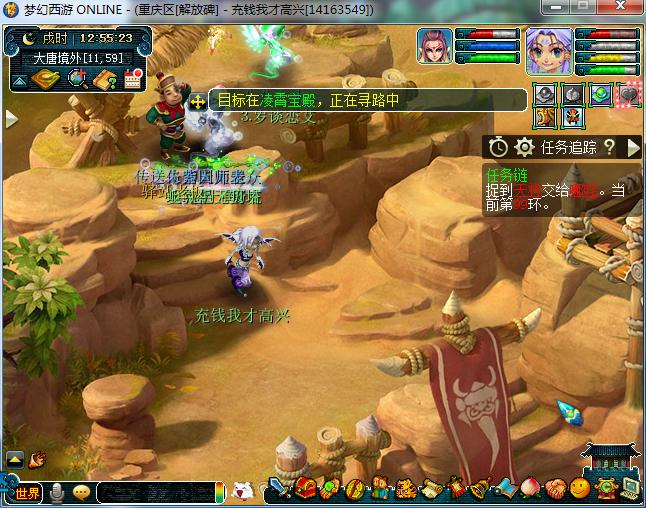Viewport: 646px width, 508px height.
Task: Open the guide book with green question mark
Action: [104, 80]
